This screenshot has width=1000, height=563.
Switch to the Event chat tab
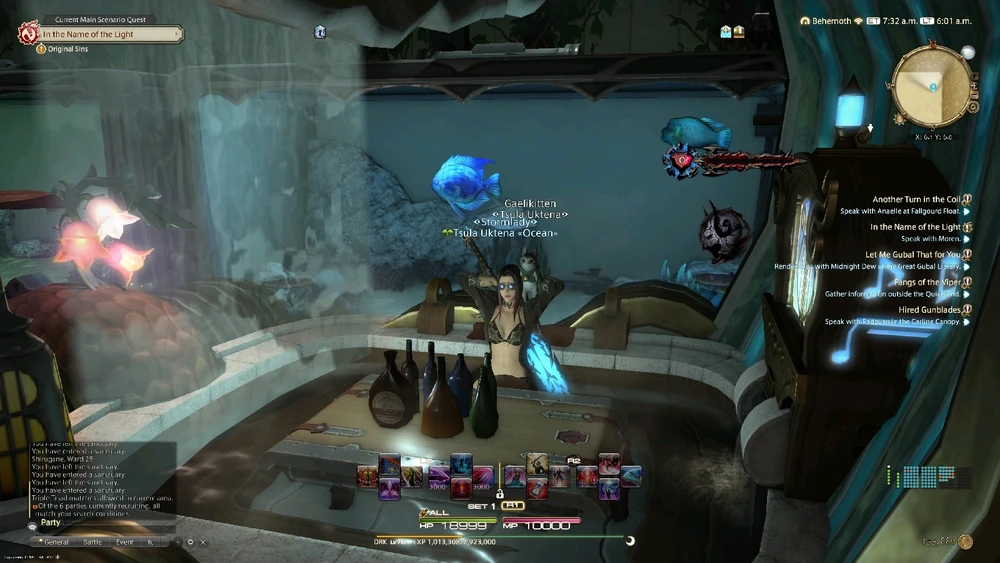tap(124, 541)
